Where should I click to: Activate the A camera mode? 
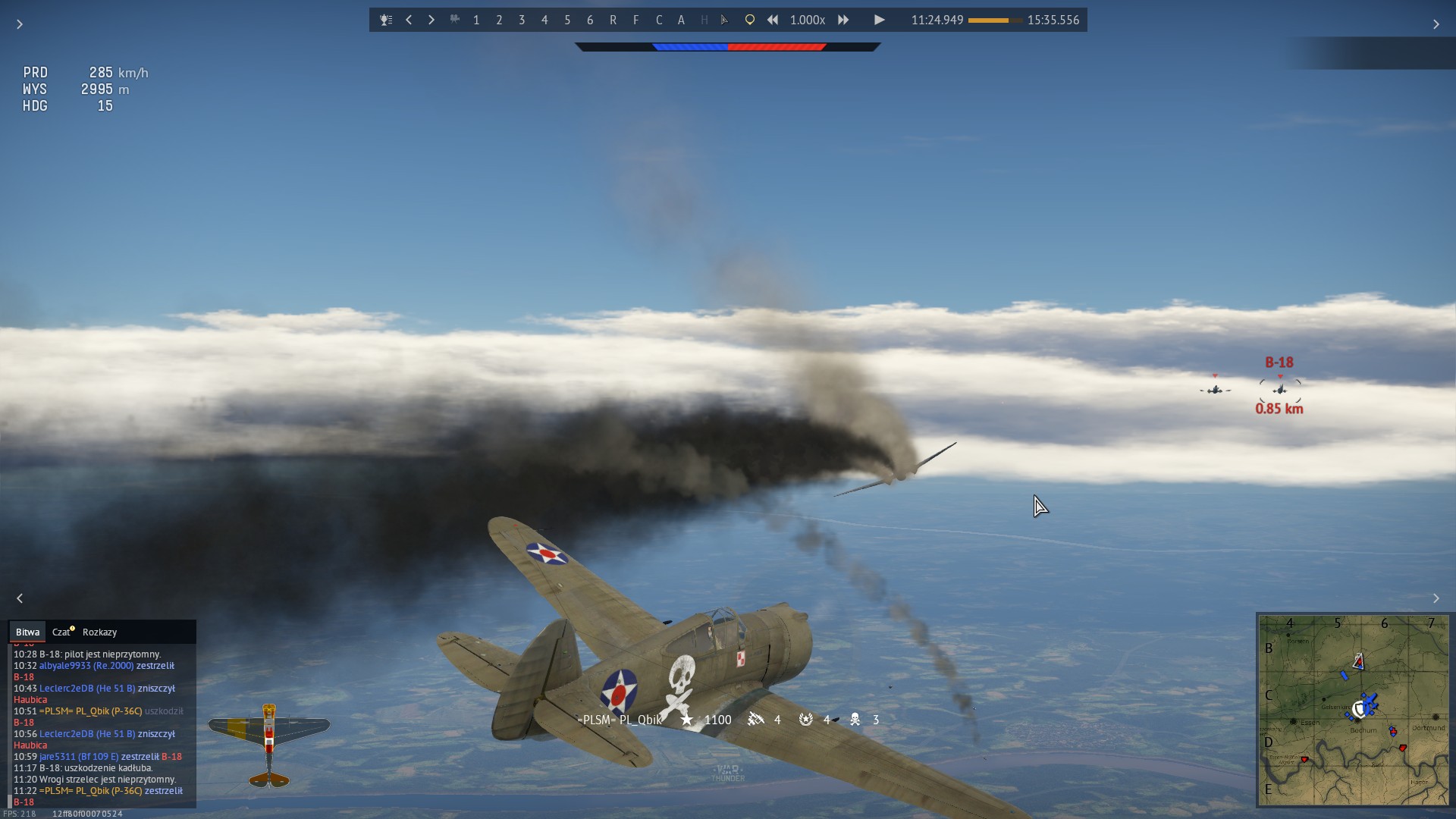pos(681,20)
